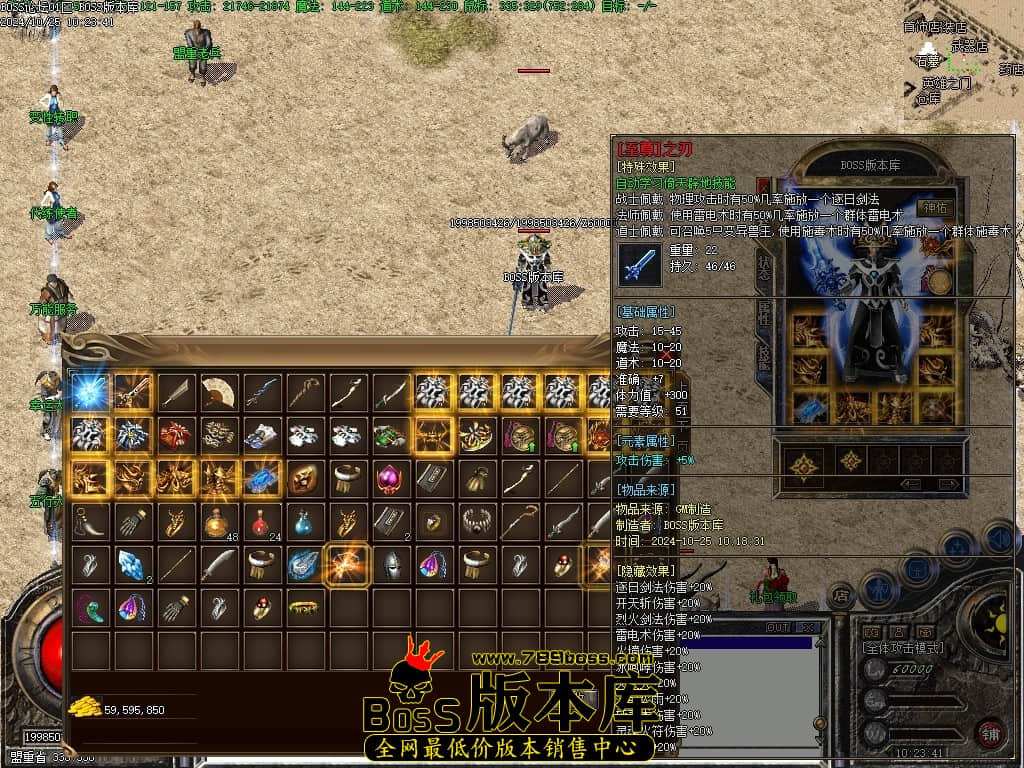Select the green jade bracelet item
Image resolution: width=1024 pixels, height=768 pixels.
pyautogui.click(x=305, y=606)
